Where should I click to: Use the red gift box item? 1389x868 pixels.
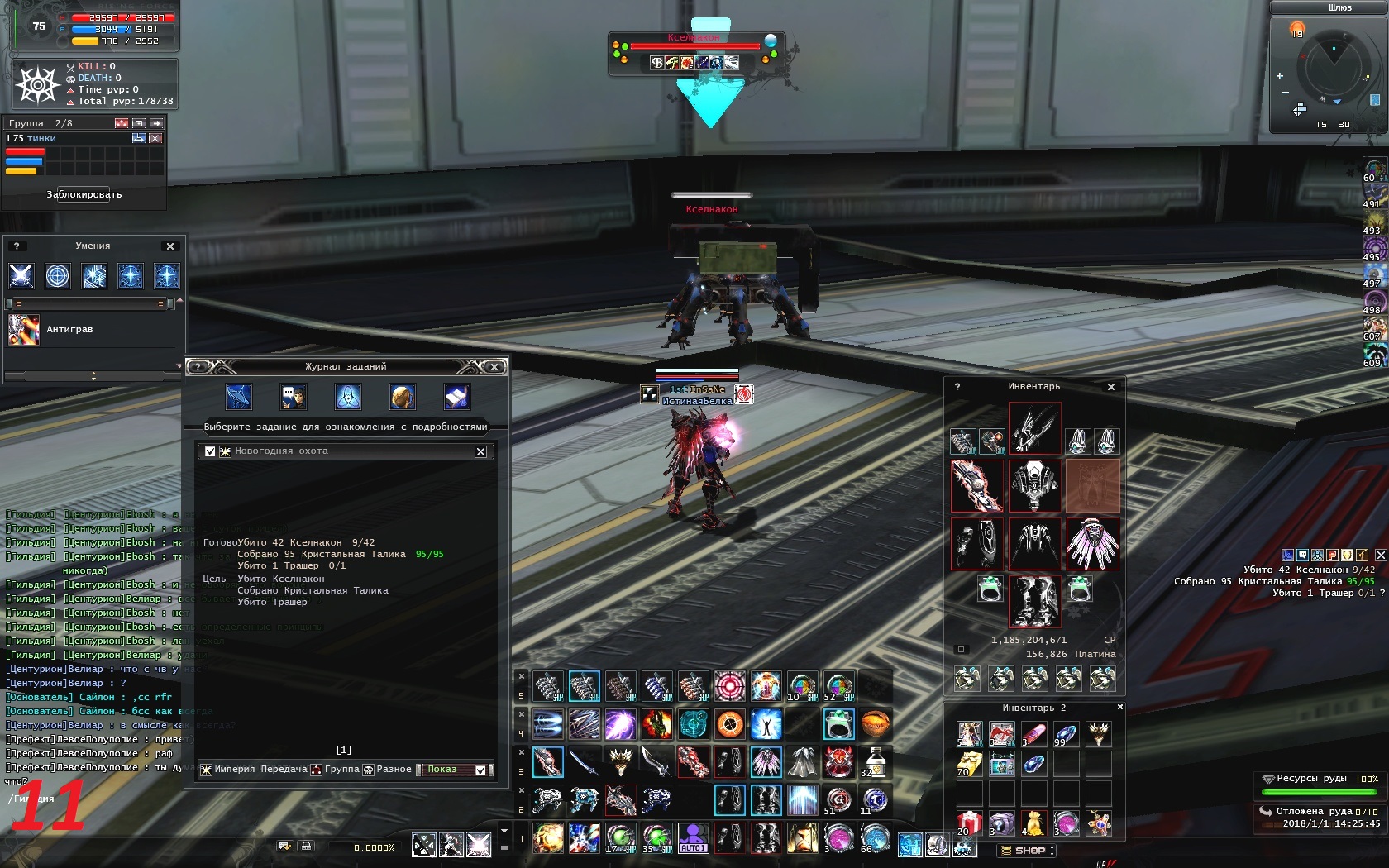(969, 823)
